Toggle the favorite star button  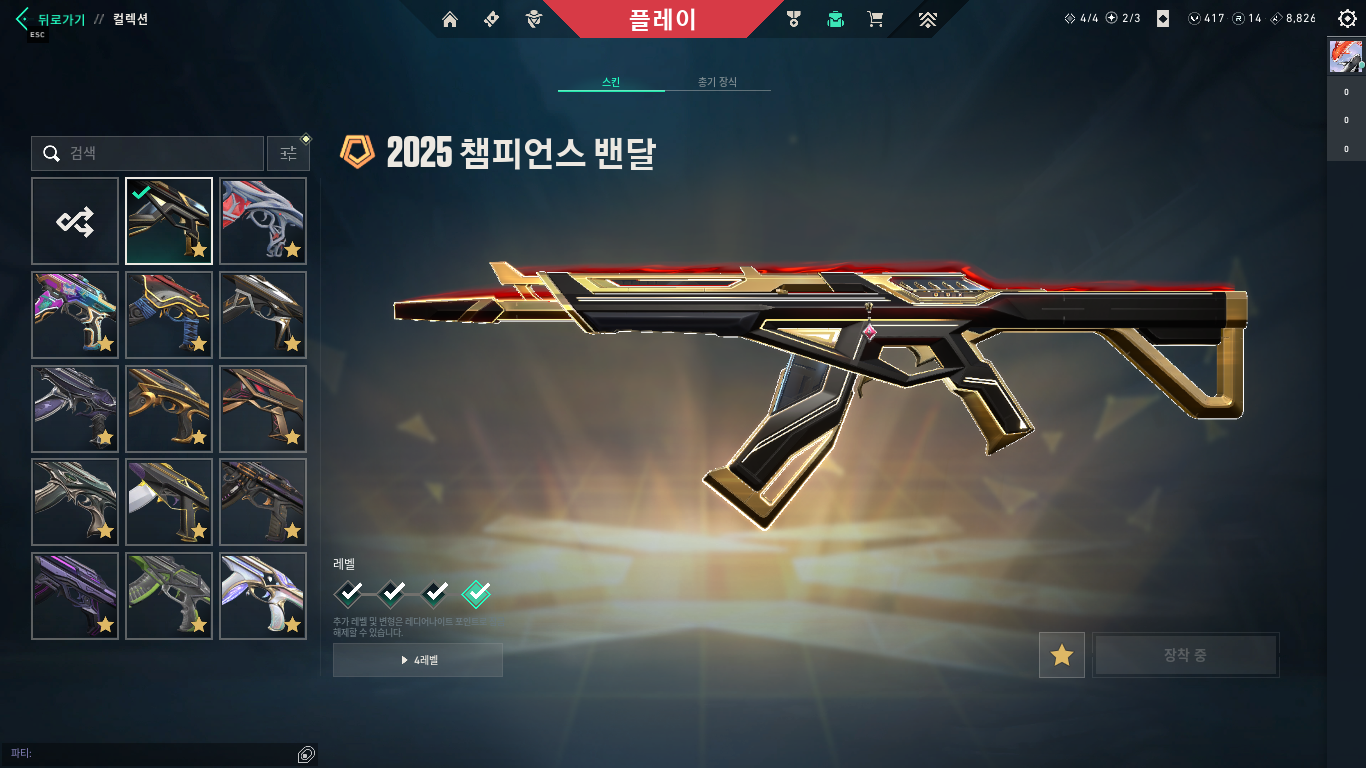point(1061,656)
